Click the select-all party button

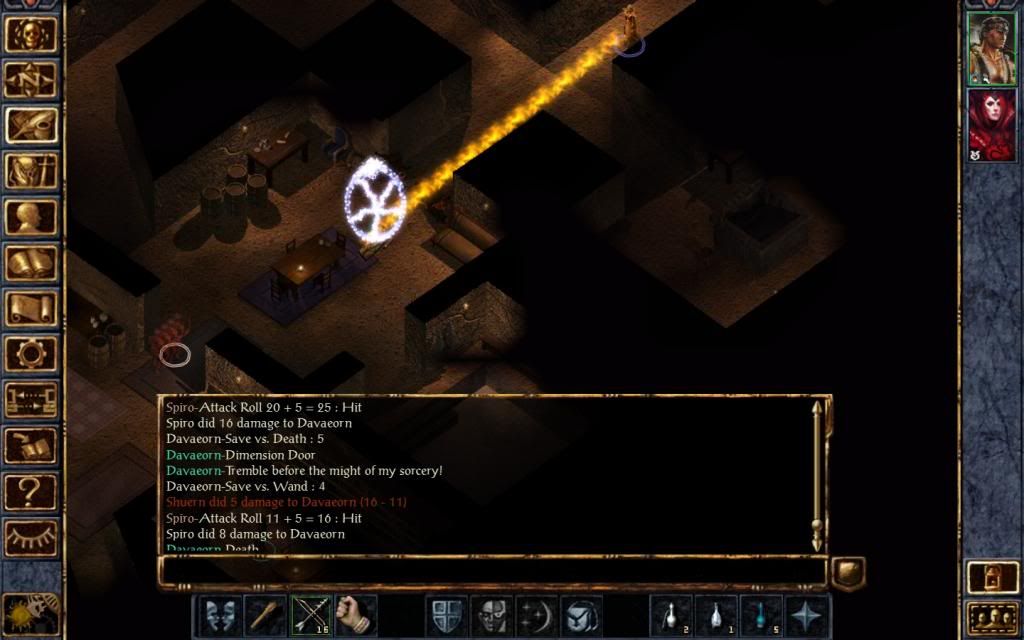point(991,617)
